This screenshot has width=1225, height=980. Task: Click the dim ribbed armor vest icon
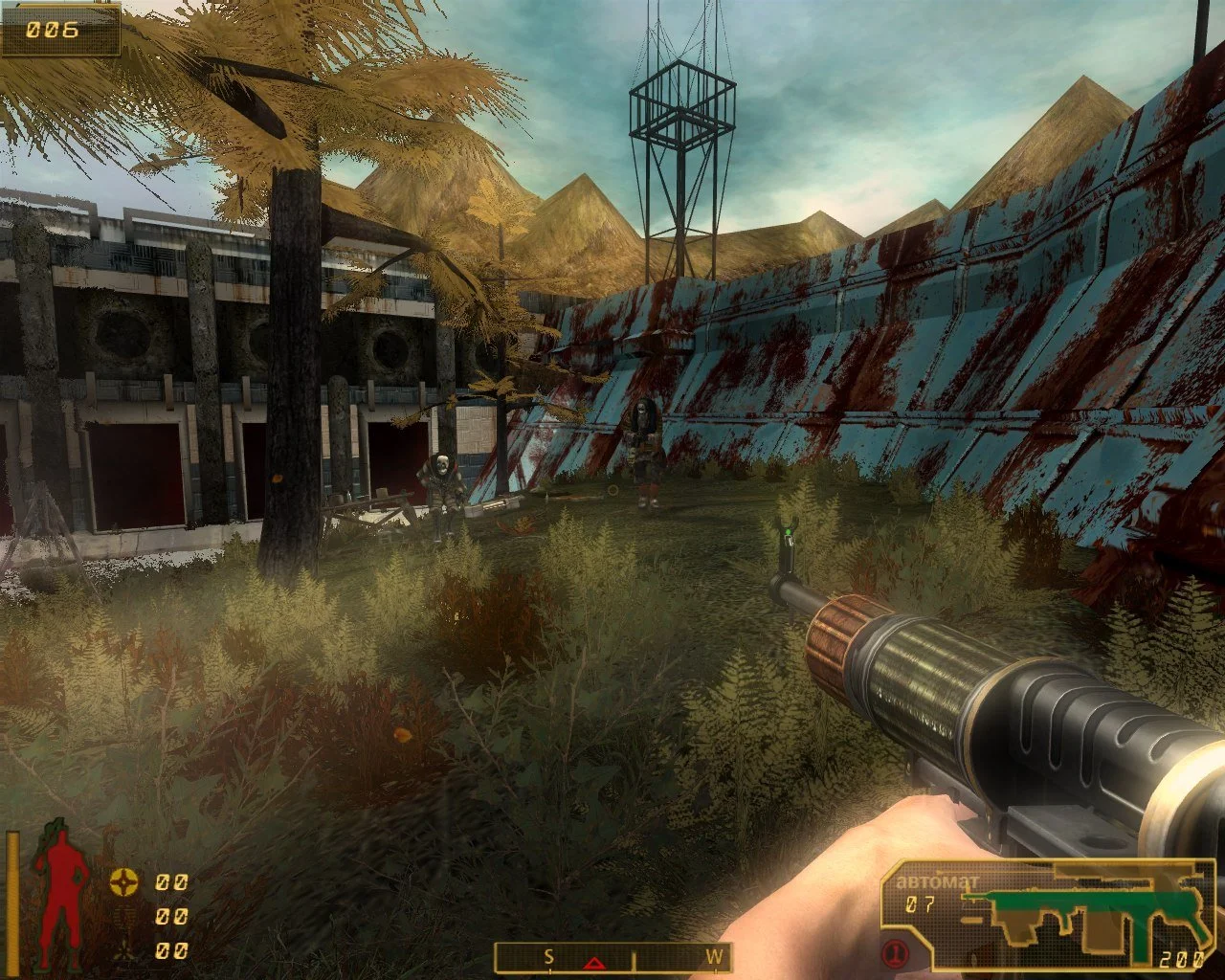click(123, 917)
